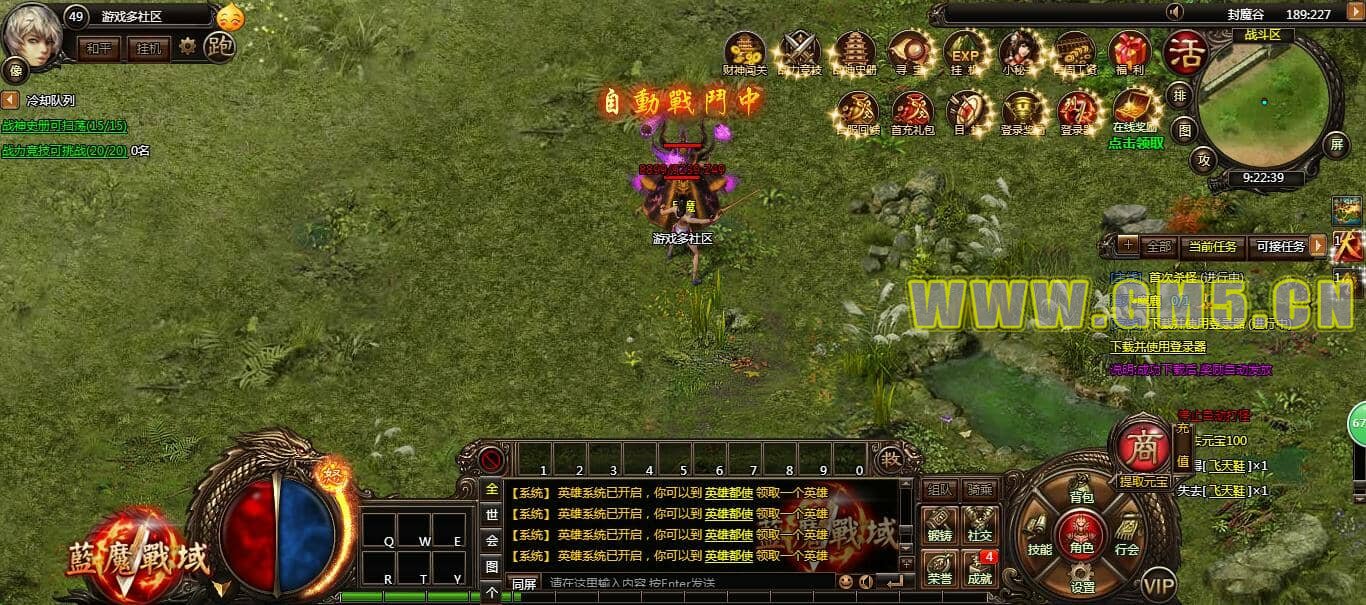The image size is (1366, 605).
Task: Open the 商 shop button
Action: point(1143,447)
